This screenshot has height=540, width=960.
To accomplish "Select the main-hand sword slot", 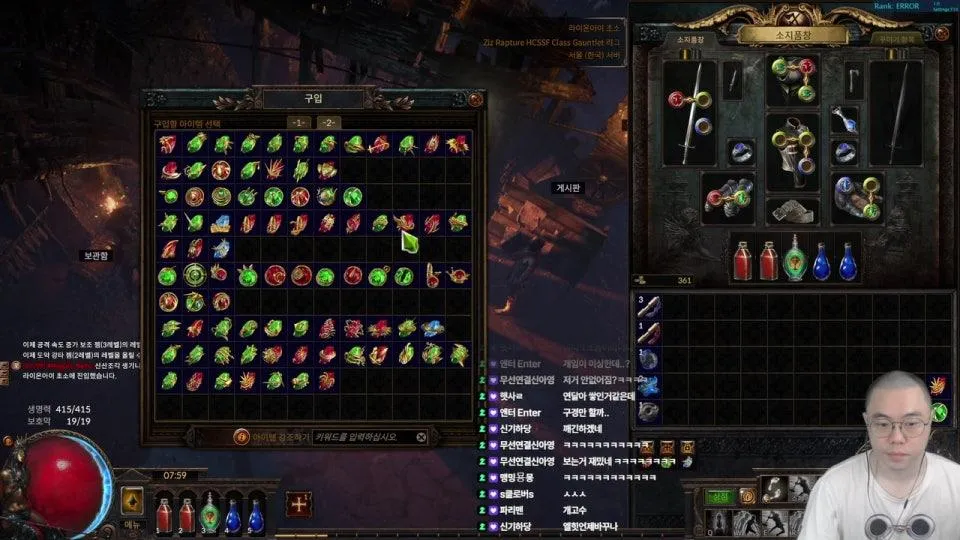I will 691,111.
